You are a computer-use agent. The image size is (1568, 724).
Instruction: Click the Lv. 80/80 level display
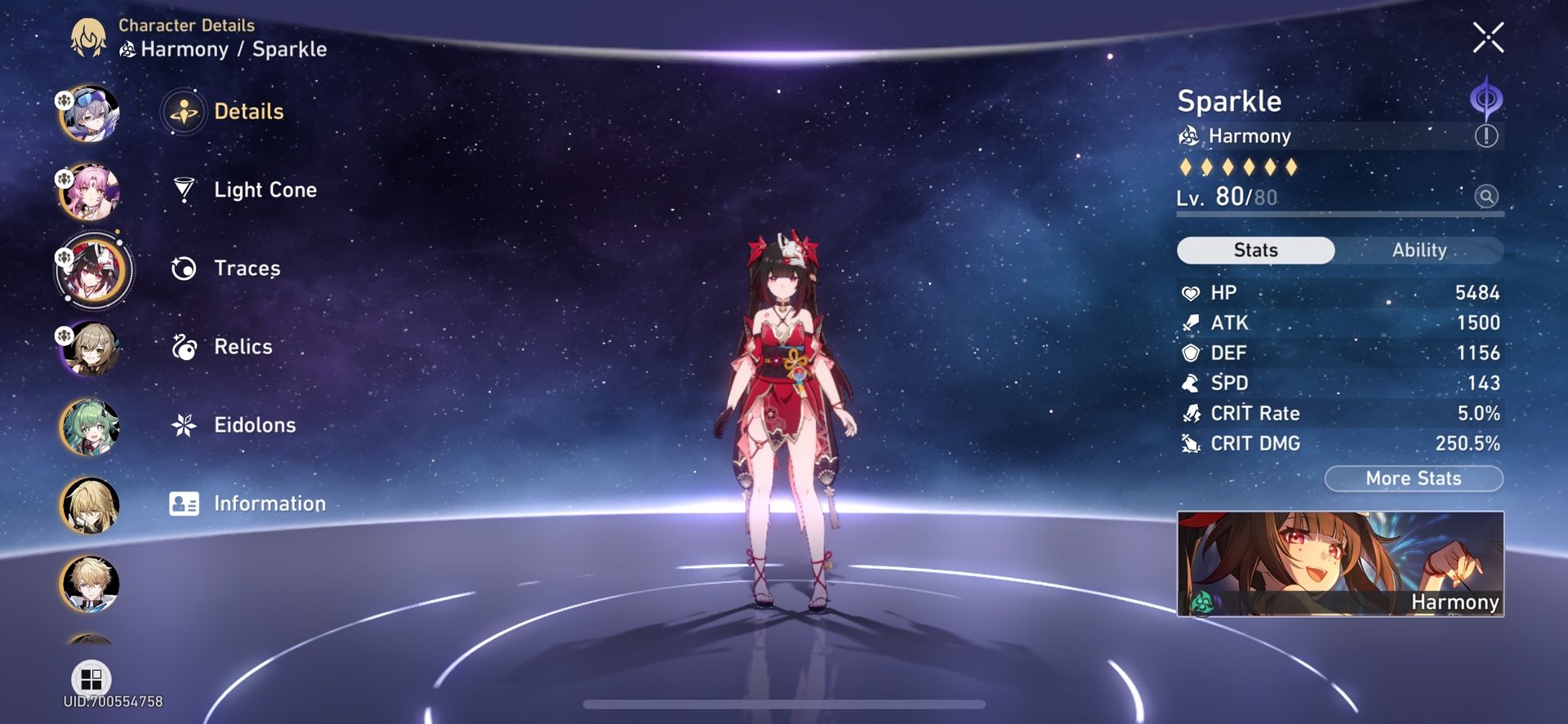tap(1225, 196)
